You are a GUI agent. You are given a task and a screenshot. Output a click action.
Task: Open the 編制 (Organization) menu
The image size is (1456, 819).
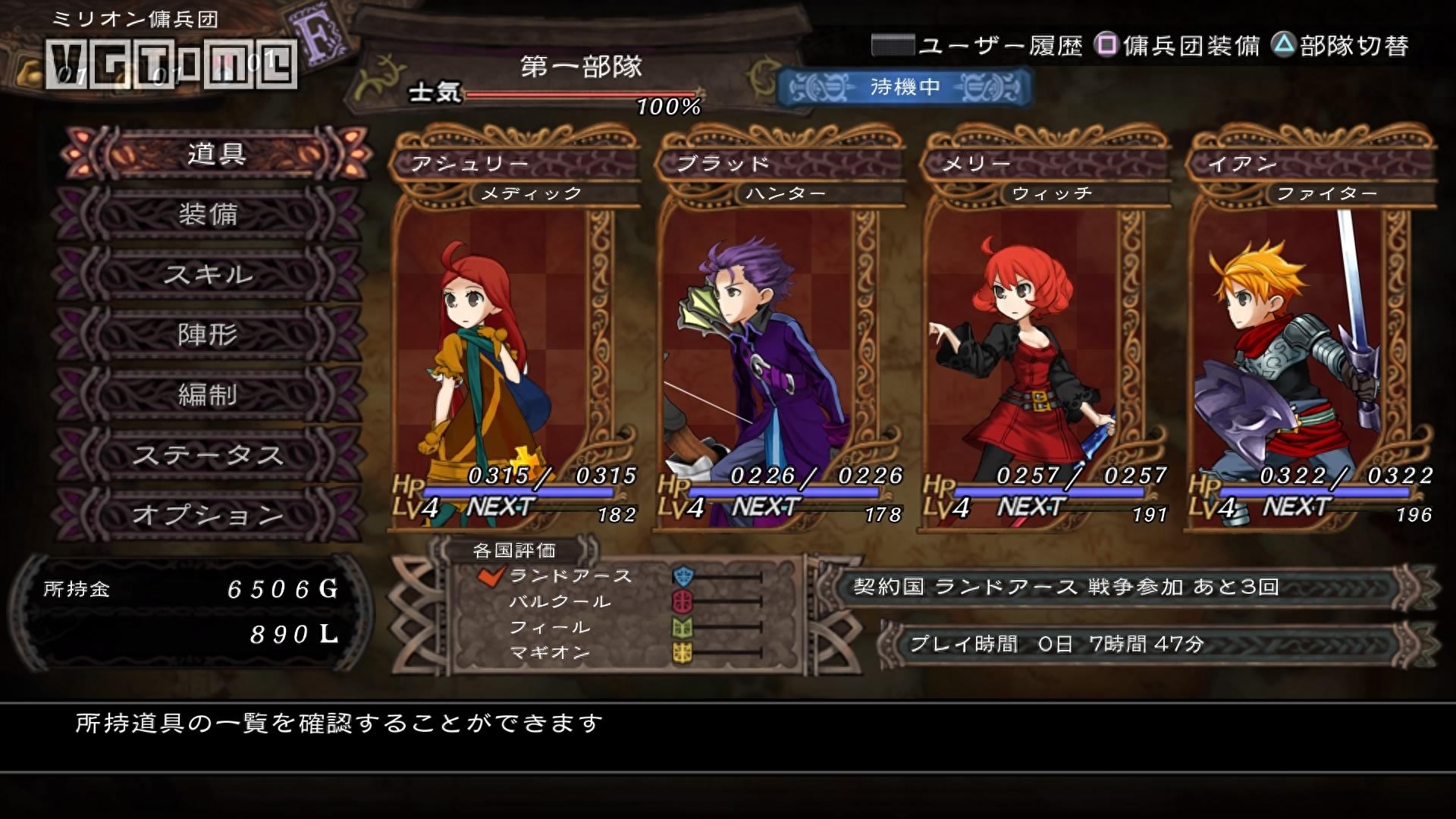click(208, 394)
